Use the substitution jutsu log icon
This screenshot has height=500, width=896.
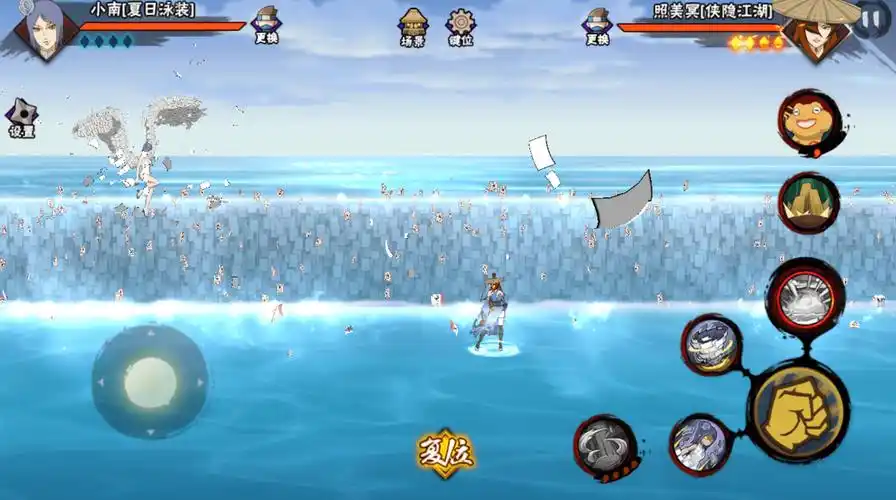click(x=605, y=445)
